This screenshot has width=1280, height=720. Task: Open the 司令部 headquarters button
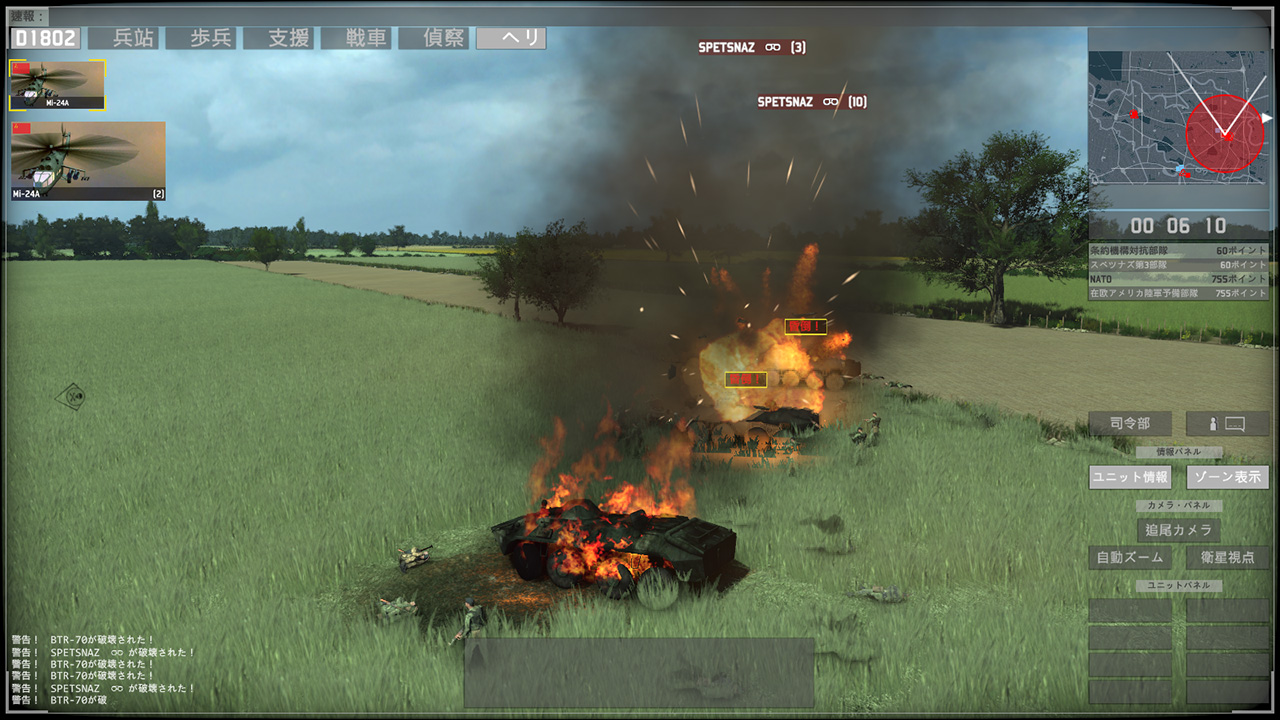[1130, 423]
